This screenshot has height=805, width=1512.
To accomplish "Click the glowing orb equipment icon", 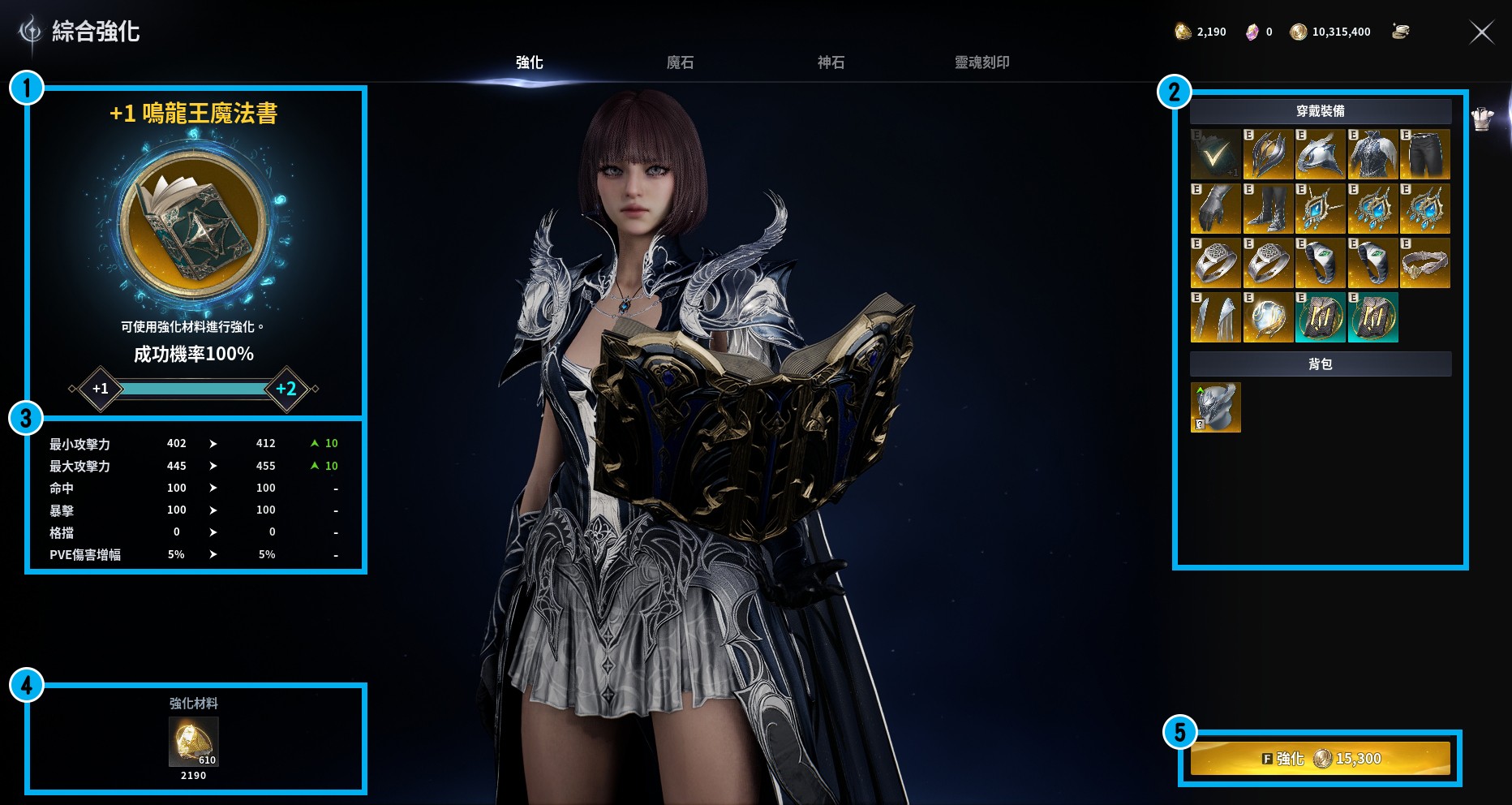I will click(x=1268, y=317).
